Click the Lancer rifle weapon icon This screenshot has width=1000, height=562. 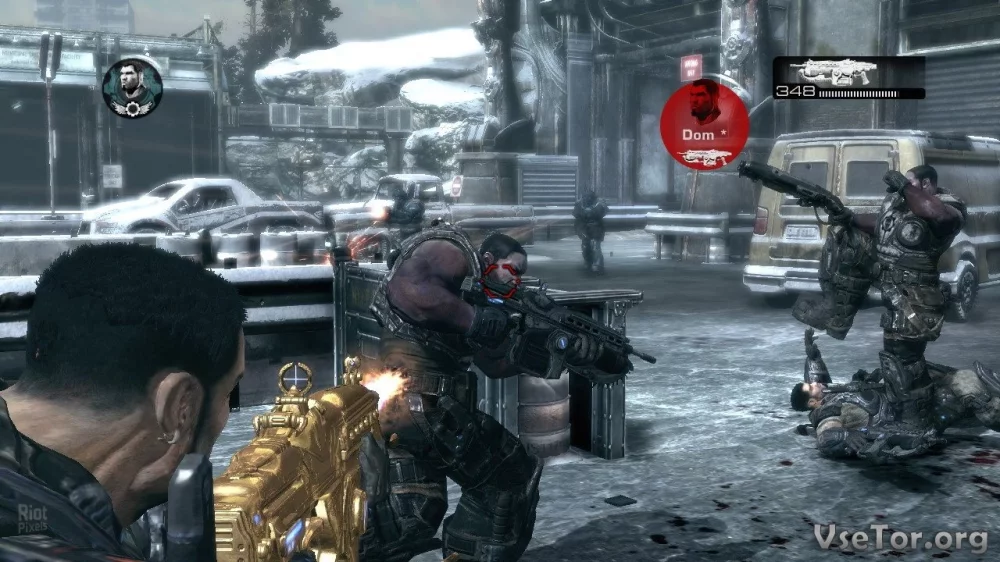click(x=832, y=72)
